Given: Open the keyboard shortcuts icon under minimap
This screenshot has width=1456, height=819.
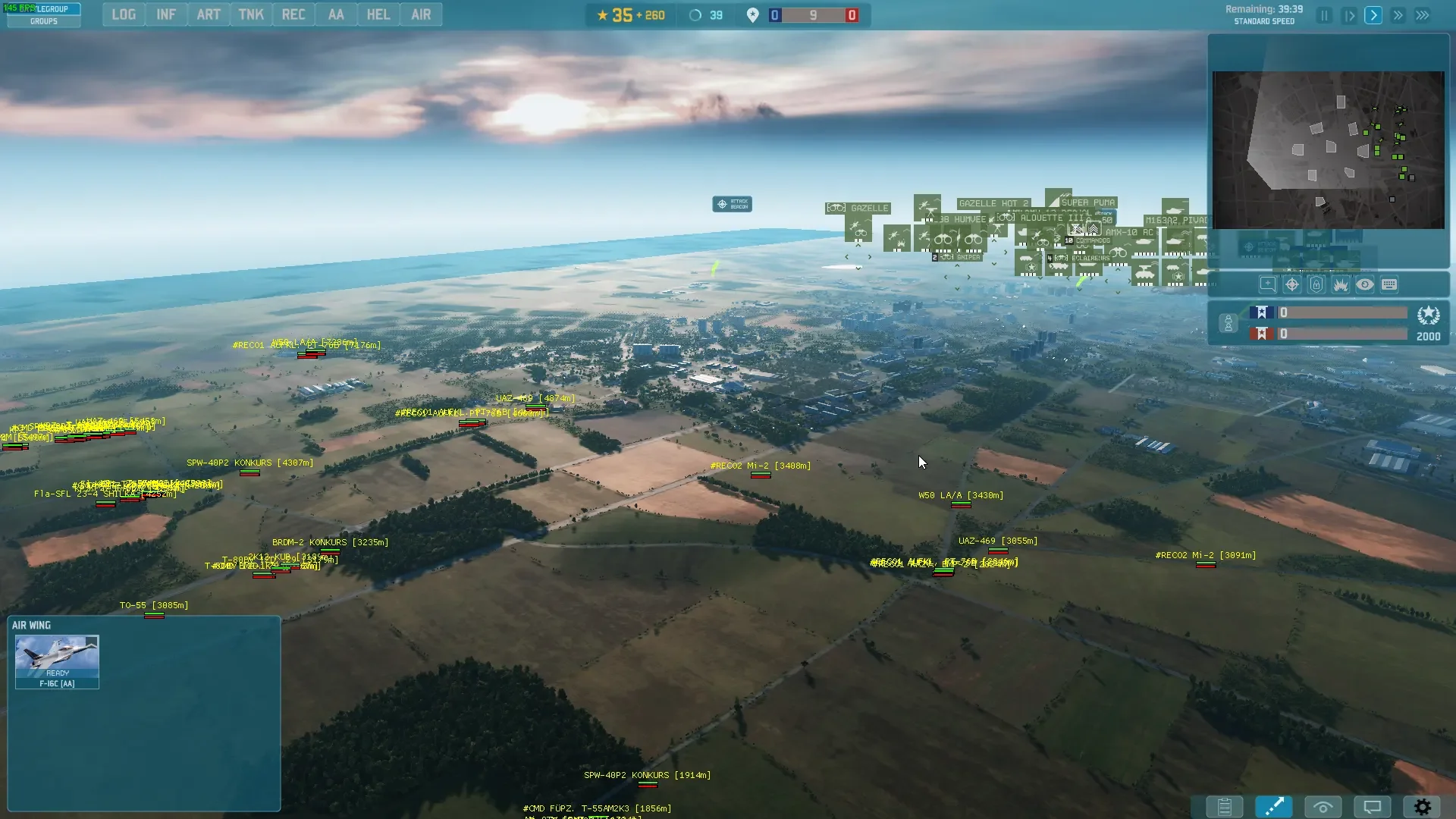Looking at the screenshot, I should [1389, 284].
